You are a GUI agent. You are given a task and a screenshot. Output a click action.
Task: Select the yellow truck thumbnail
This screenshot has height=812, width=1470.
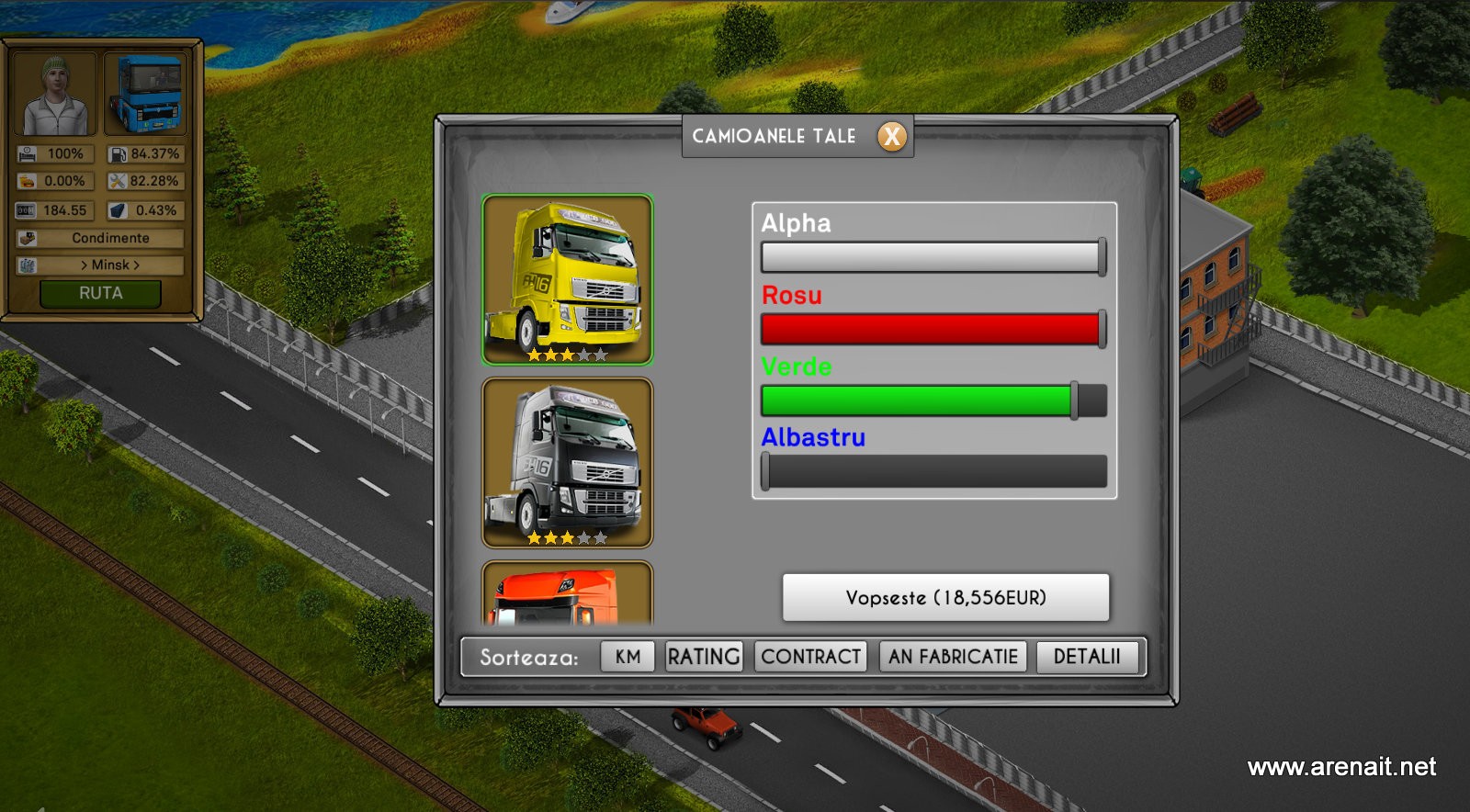567,279
